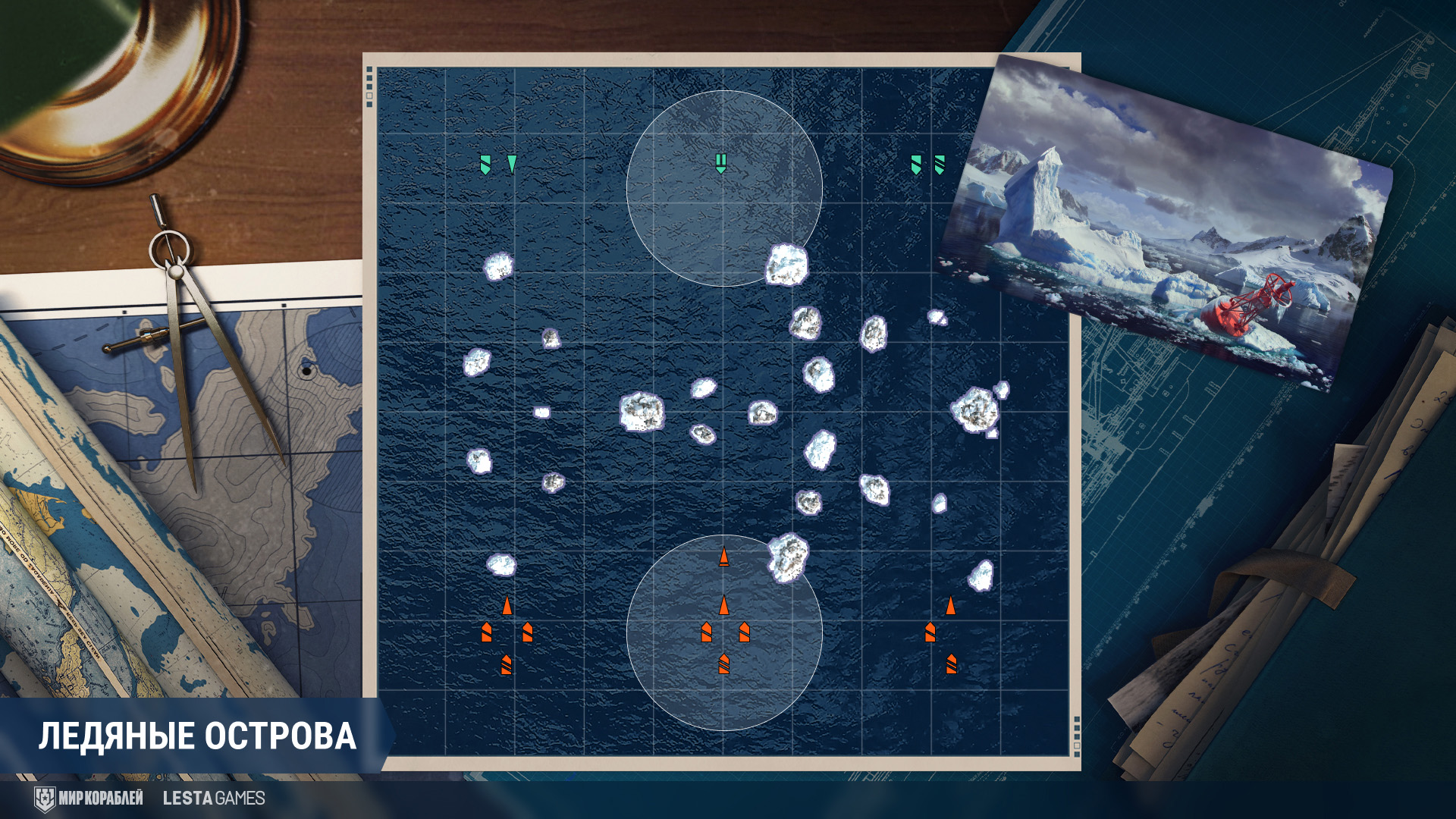The height and width of the screenshot is (819, 1456).
Task: Click the Мир Кораблей logo
Action: [x=89, y=798]
